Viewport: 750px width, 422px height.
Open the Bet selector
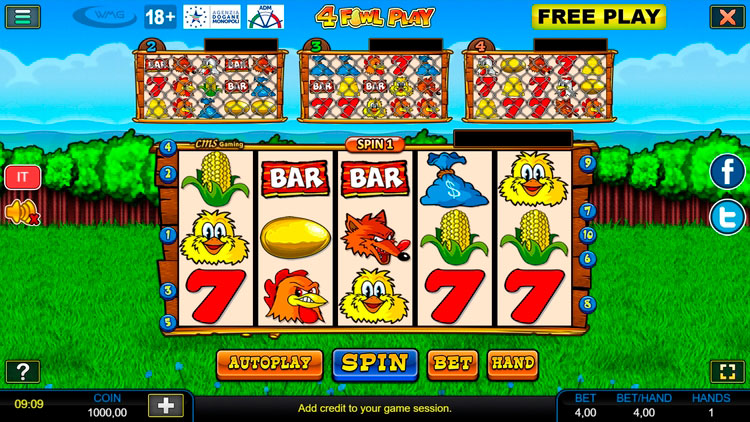[x=452, y=363]
